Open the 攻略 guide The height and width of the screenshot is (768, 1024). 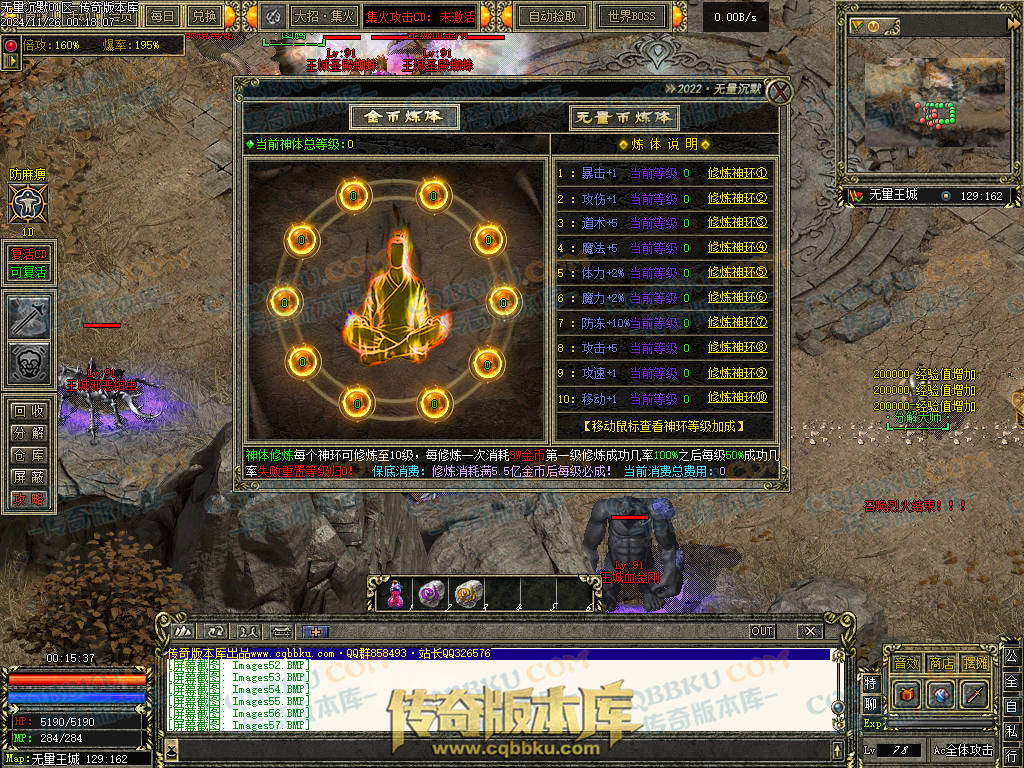point(27,499)
